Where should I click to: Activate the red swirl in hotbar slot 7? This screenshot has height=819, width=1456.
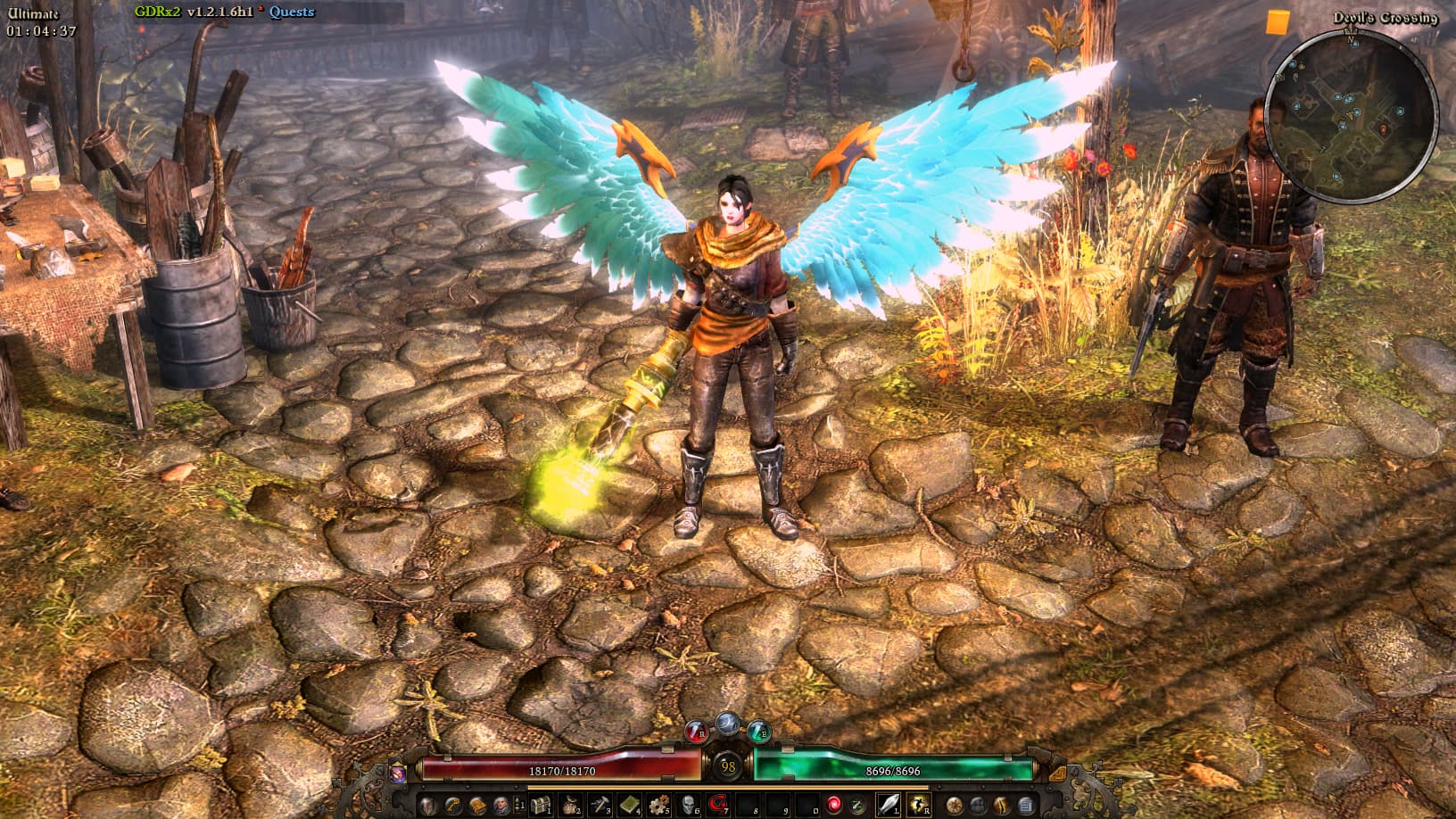(x=716, y=805)
